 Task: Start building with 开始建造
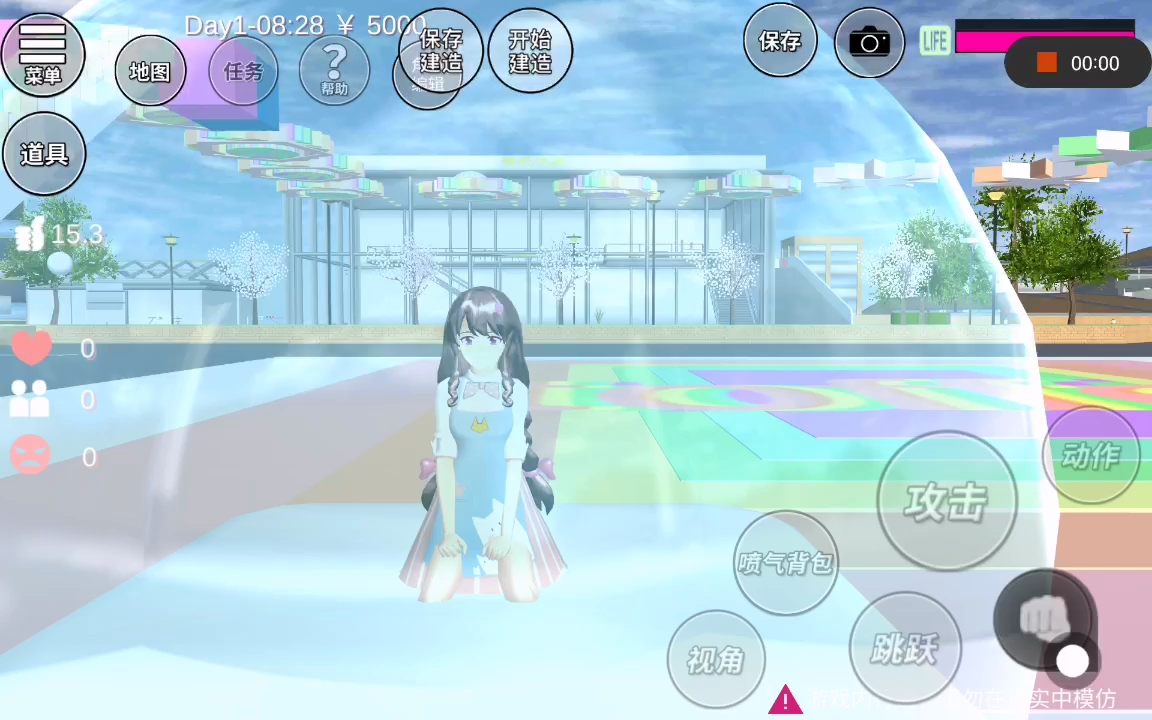[x=530, y=50]
